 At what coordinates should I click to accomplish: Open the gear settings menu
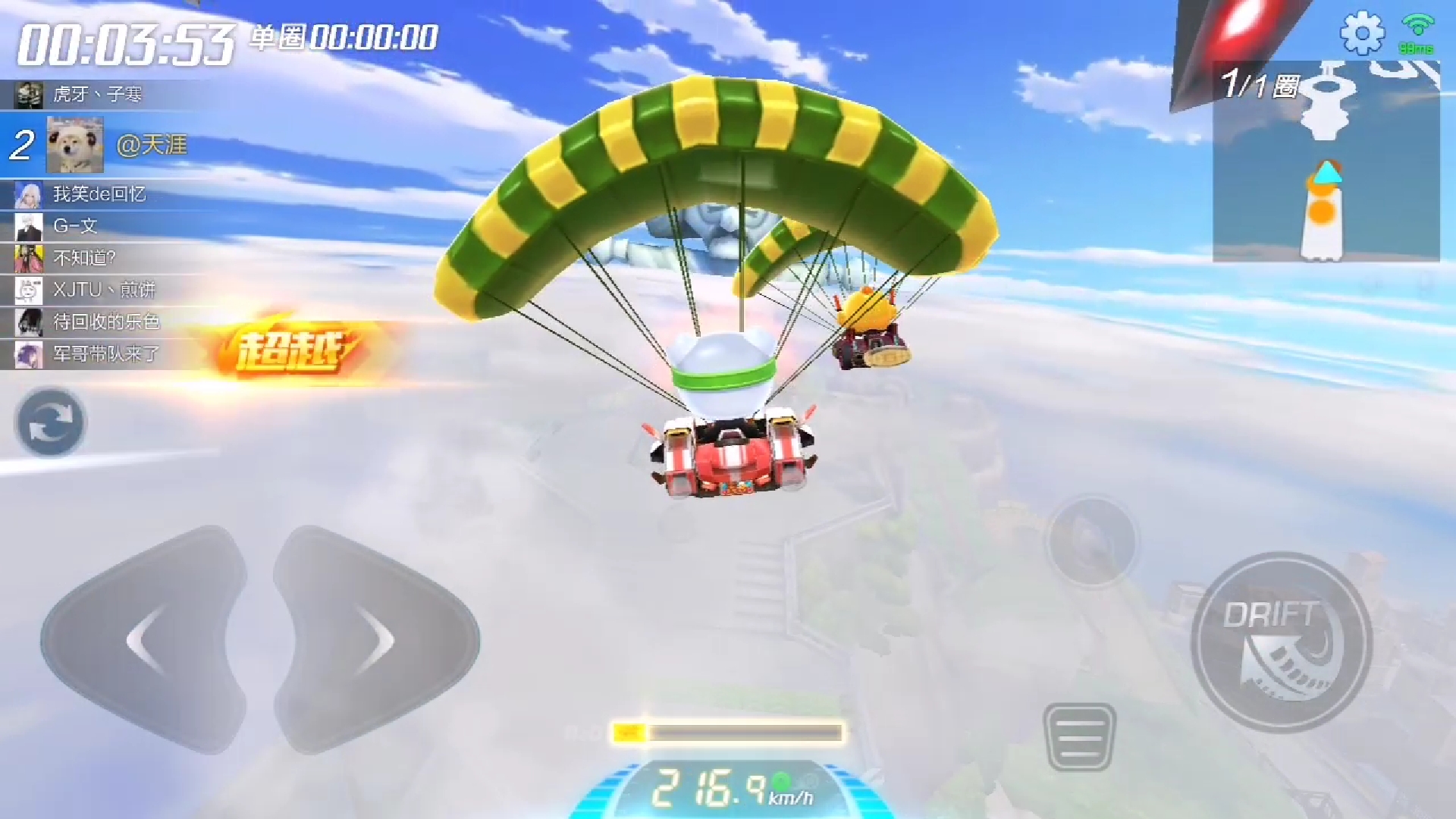tap(1362, 33)
